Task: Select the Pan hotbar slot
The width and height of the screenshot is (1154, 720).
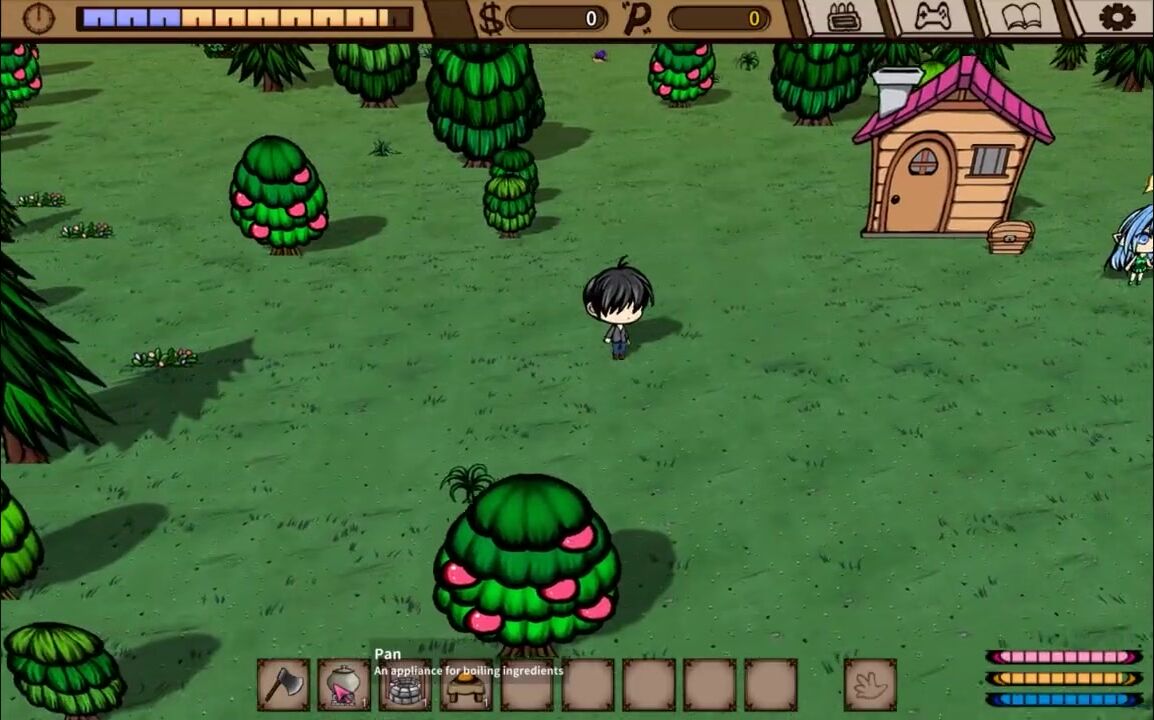Action: pyautogui.click(x=344, y=685)
